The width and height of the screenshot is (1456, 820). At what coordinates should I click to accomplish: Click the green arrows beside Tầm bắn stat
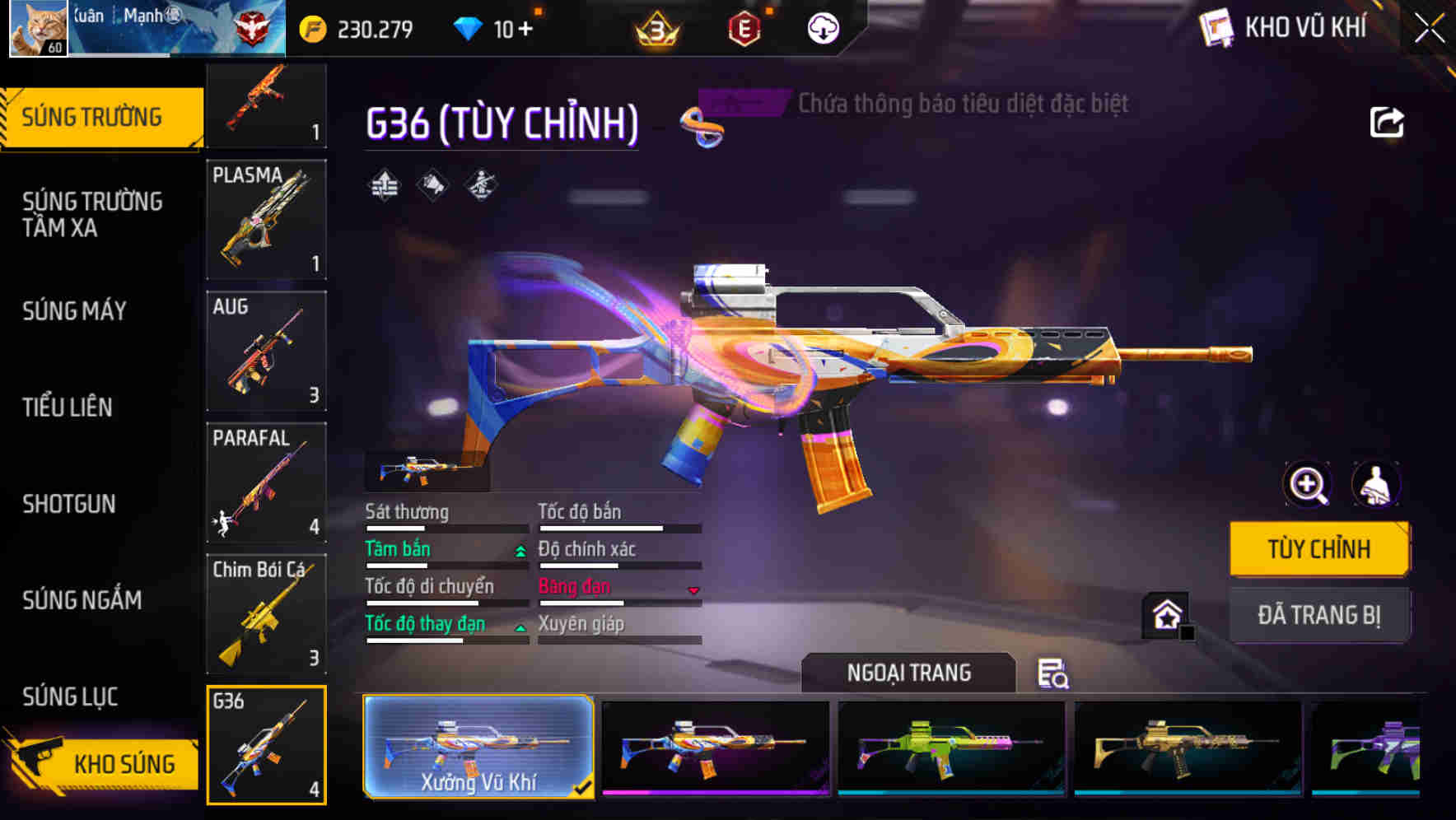click(x=520, y=552)
